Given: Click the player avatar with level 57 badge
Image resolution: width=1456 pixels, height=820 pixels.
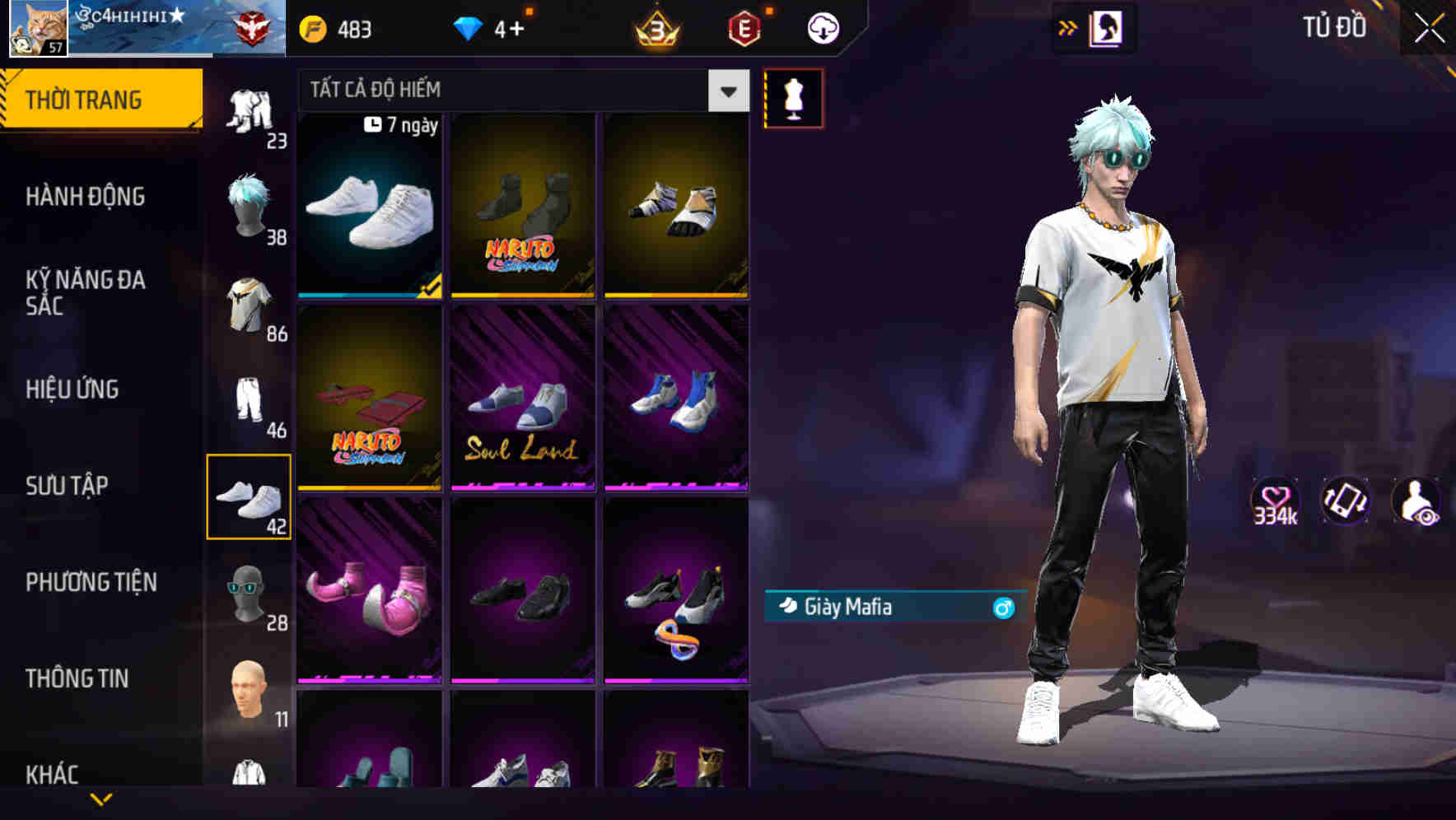Looking at the screenshot, I should (31, 27).
